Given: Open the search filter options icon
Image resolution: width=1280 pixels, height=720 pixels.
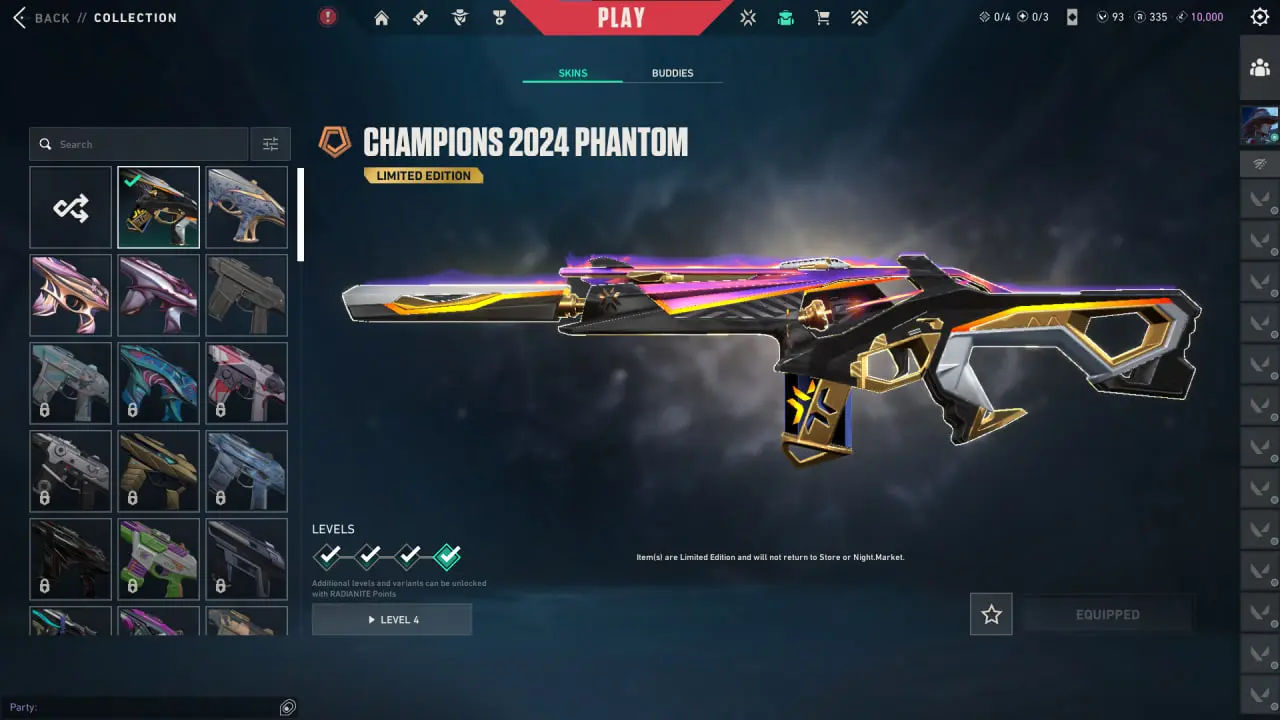Looking at the screenshot, I should coord(270,143).
